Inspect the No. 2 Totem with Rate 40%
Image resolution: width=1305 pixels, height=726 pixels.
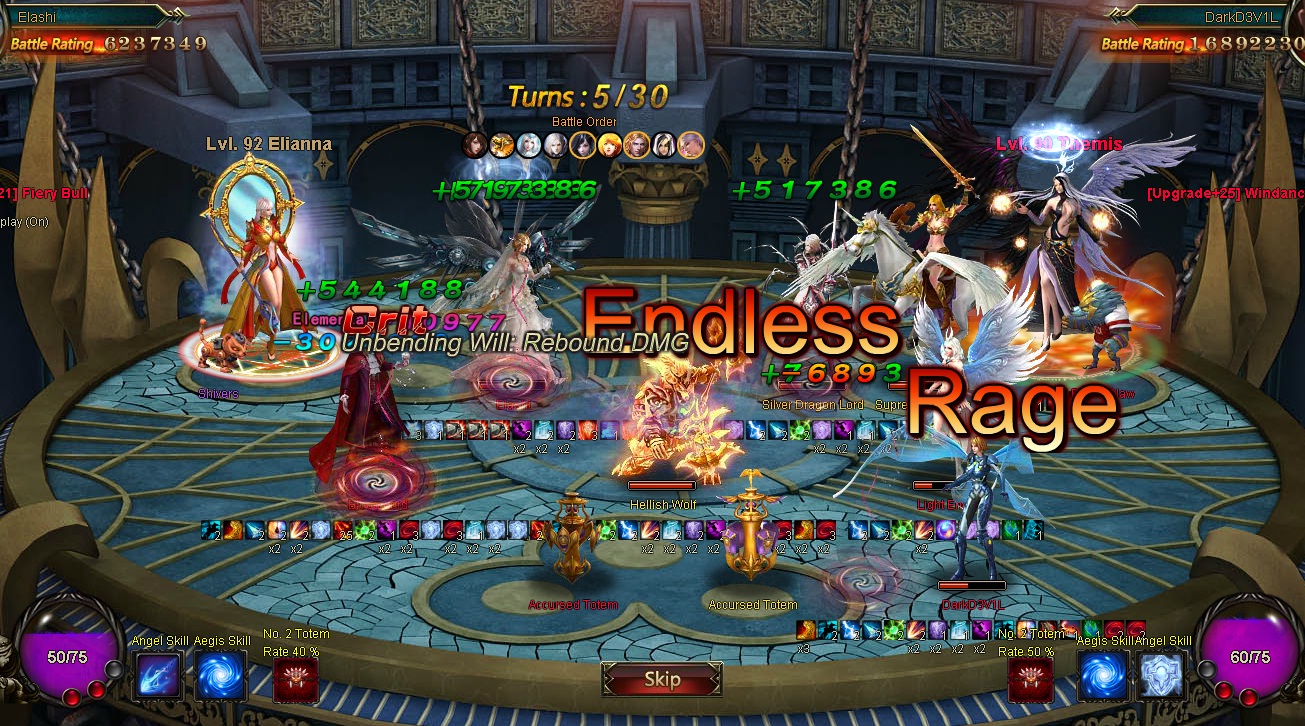point(295,680)
